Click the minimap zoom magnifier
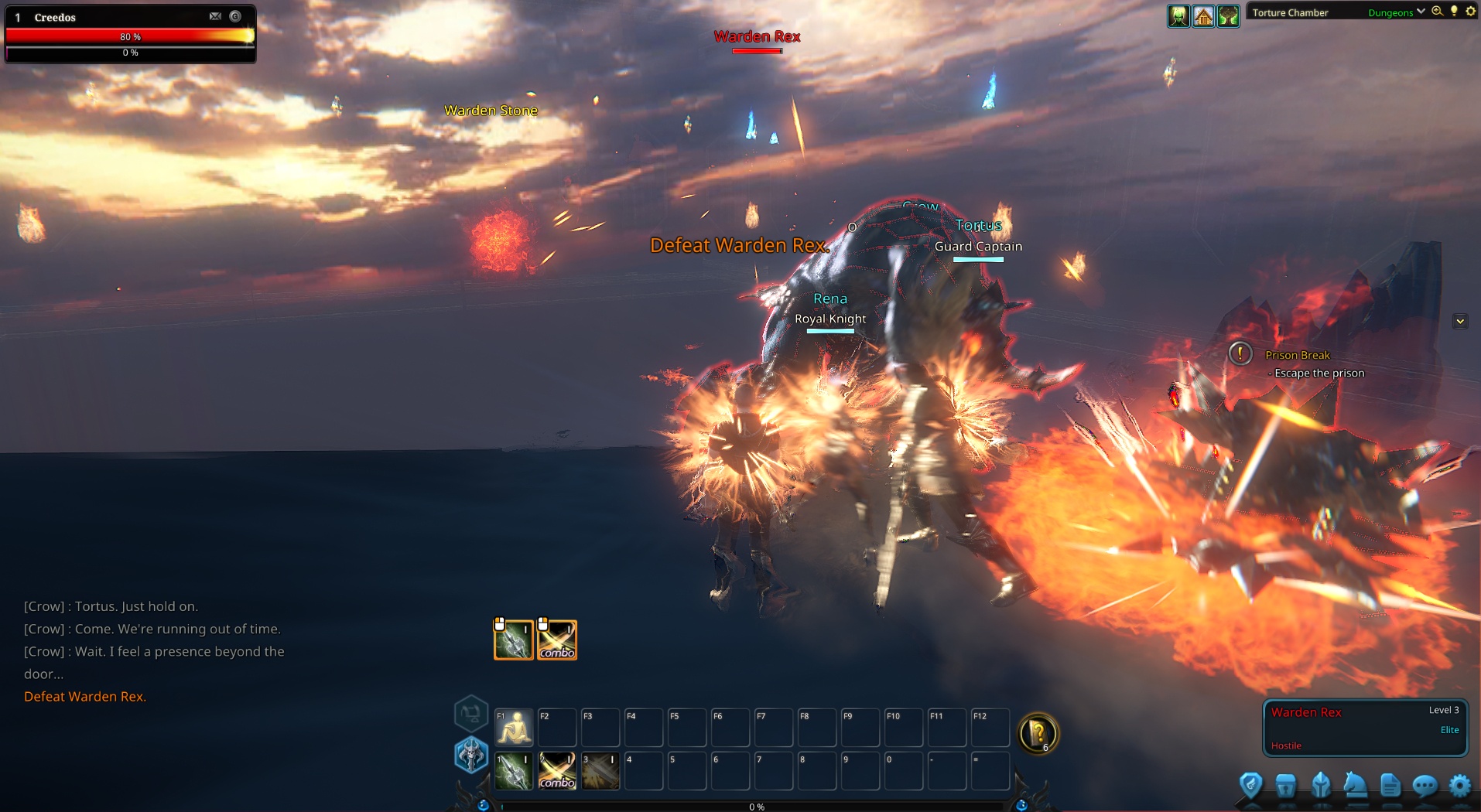This screenshot has width=1481, height=812. 1437,12
